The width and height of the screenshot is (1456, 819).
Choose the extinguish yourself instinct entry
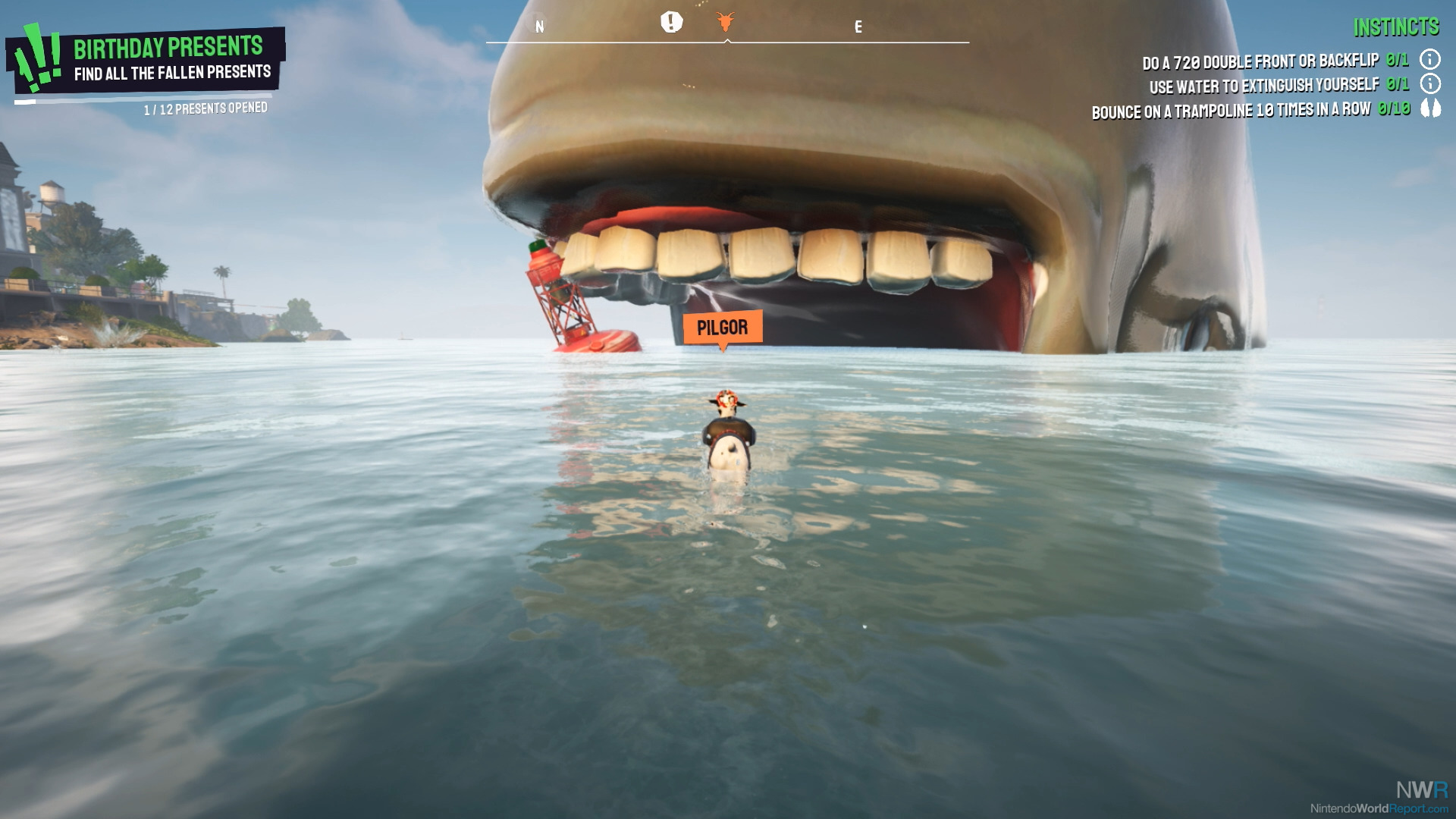point(1263,86)
